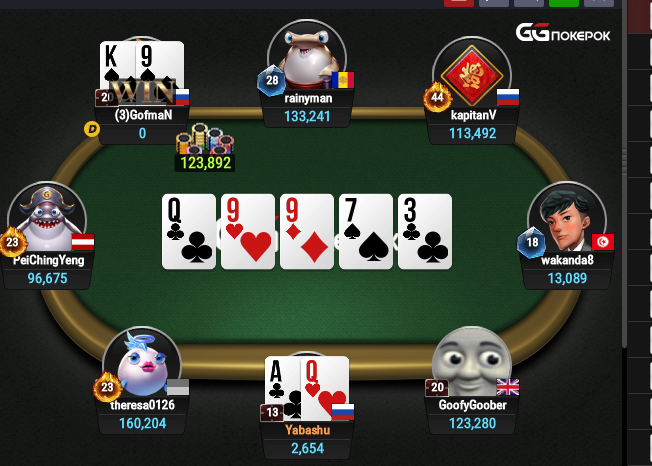The image size is (652, 466).
Task: Click PeiChingYeng's pirate shark avatar
Action: pos(46,221)
